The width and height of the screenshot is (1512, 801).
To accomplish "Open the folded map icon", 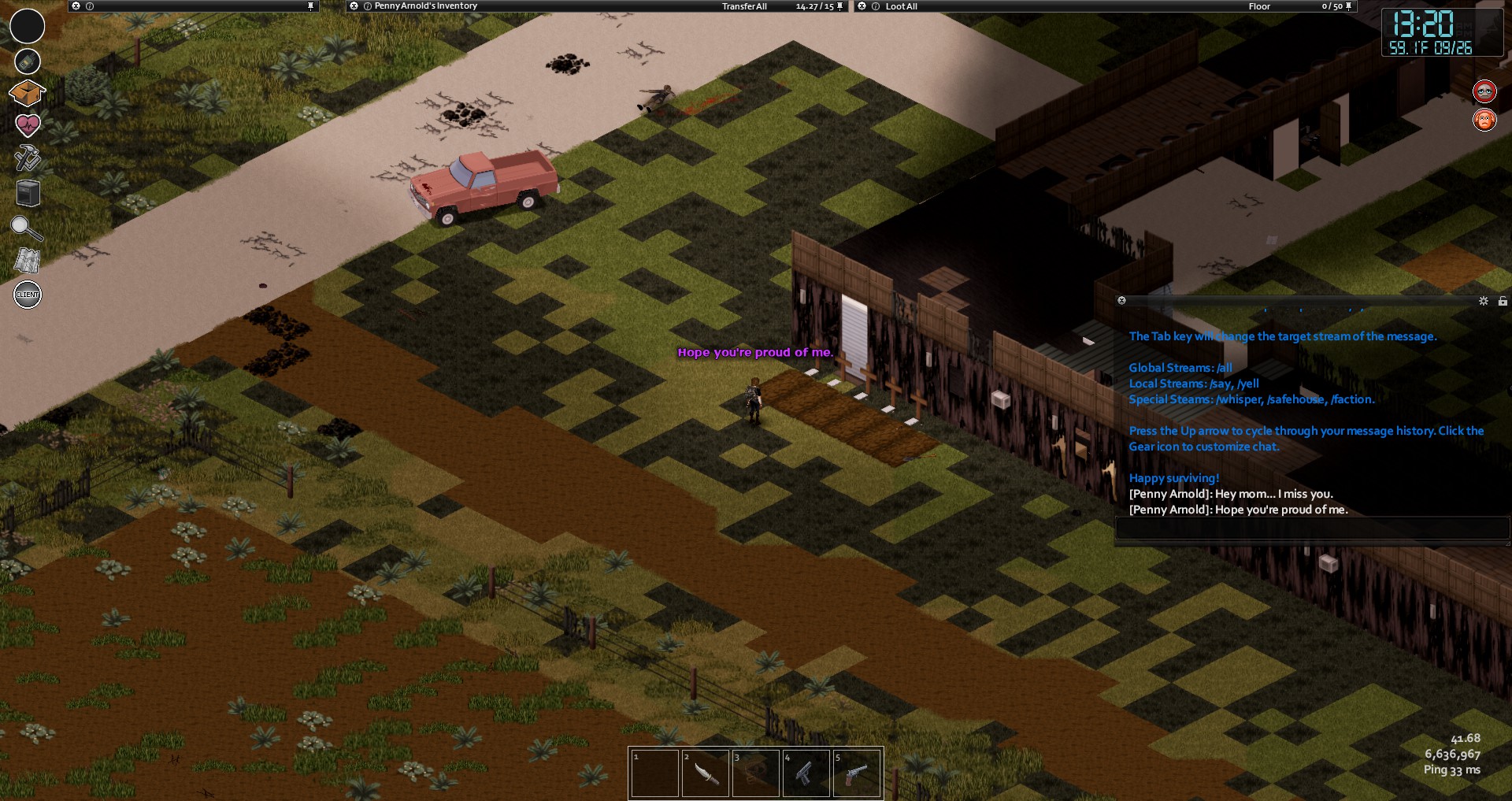I will [x=27, y=261].
